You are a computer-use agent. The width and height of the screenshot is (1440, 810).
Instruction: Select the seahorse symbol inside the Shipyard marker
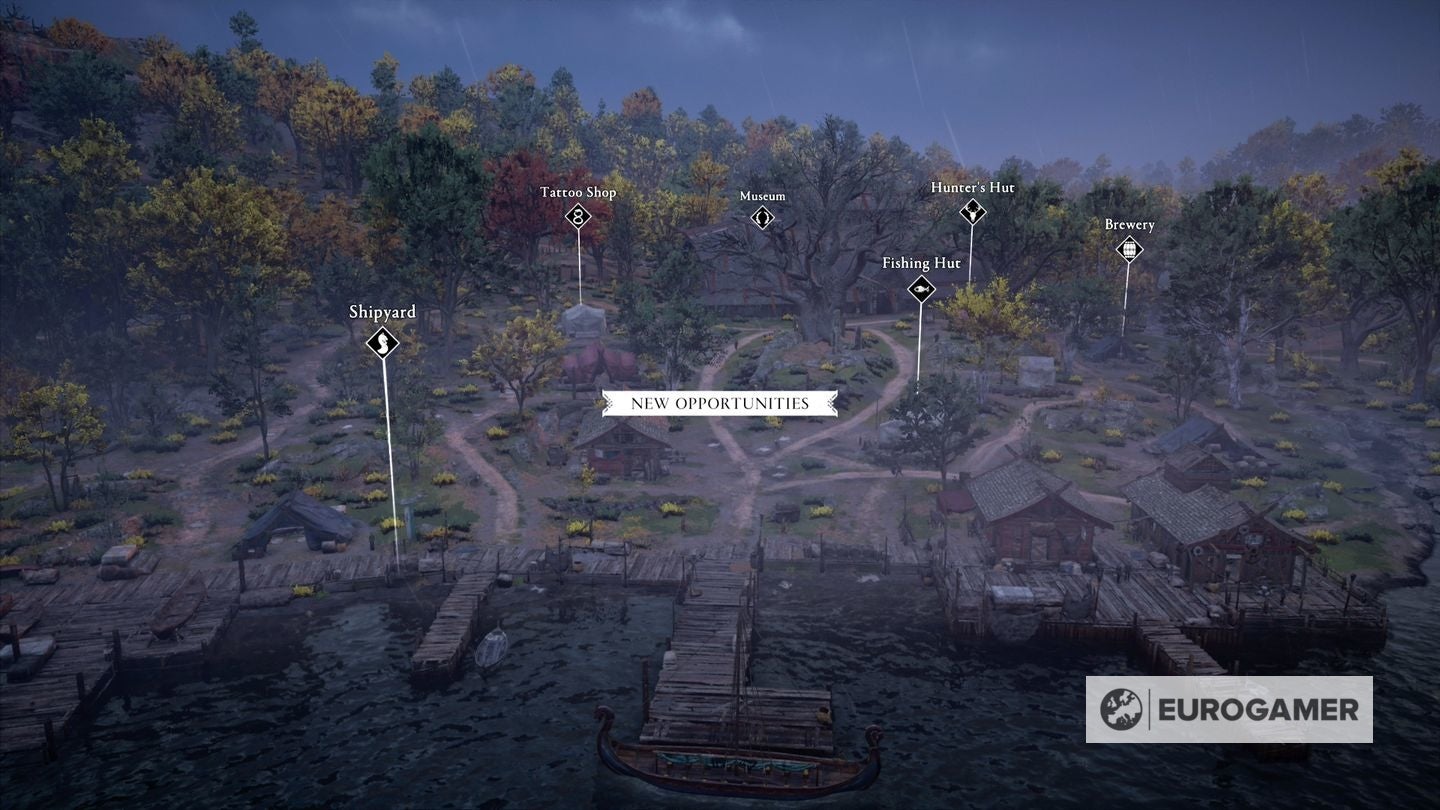[381, 343]
